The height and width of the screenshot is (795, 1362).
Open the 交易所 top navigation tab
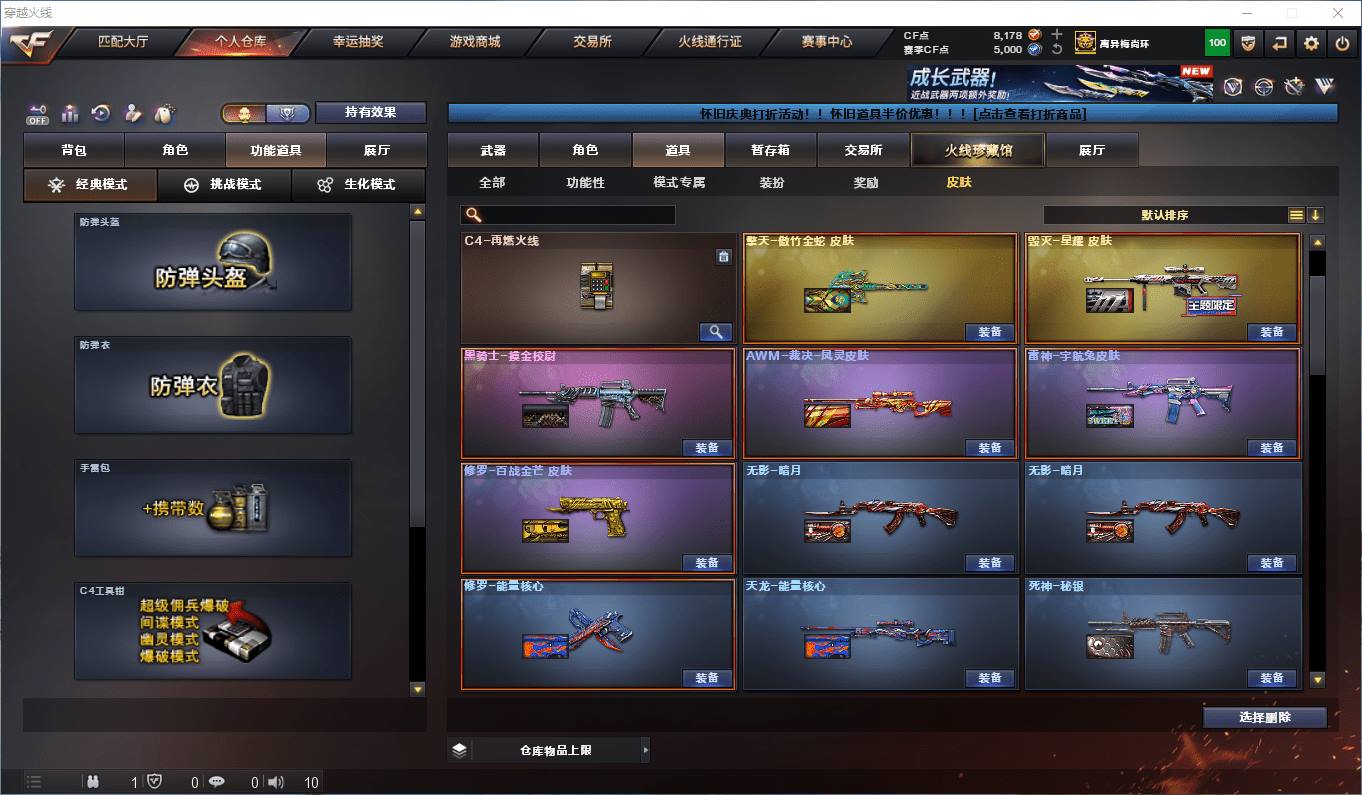tap(592, 42)
